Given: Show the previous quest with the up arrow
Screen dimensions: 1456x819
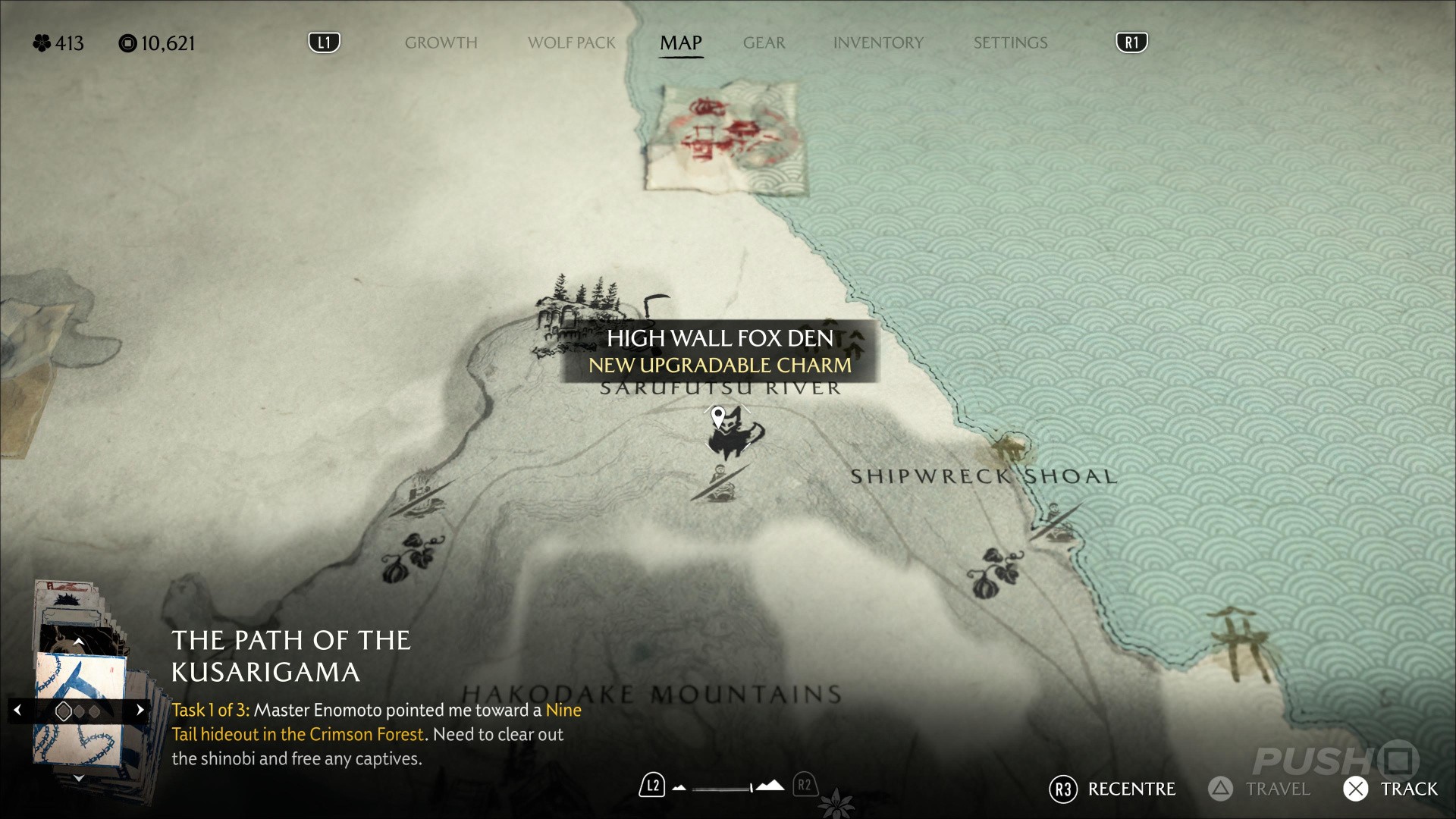Looking at the screenshot, I should (x=78, y=642).
